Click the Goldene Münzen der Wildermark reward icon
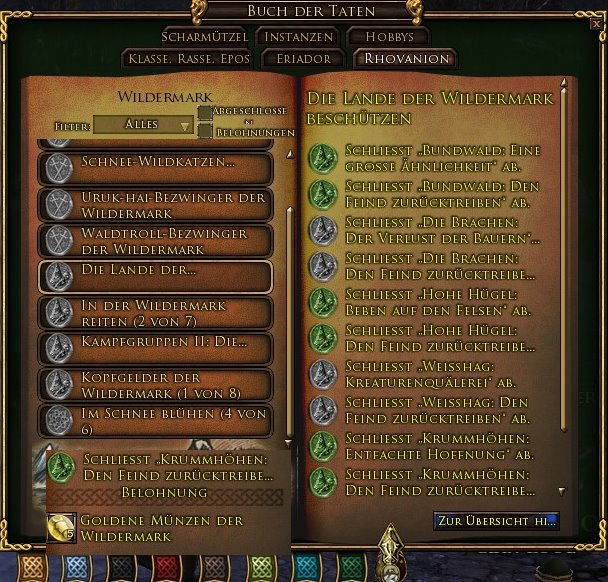This screenshot has width=608, height=582. (x=61, y=527)
